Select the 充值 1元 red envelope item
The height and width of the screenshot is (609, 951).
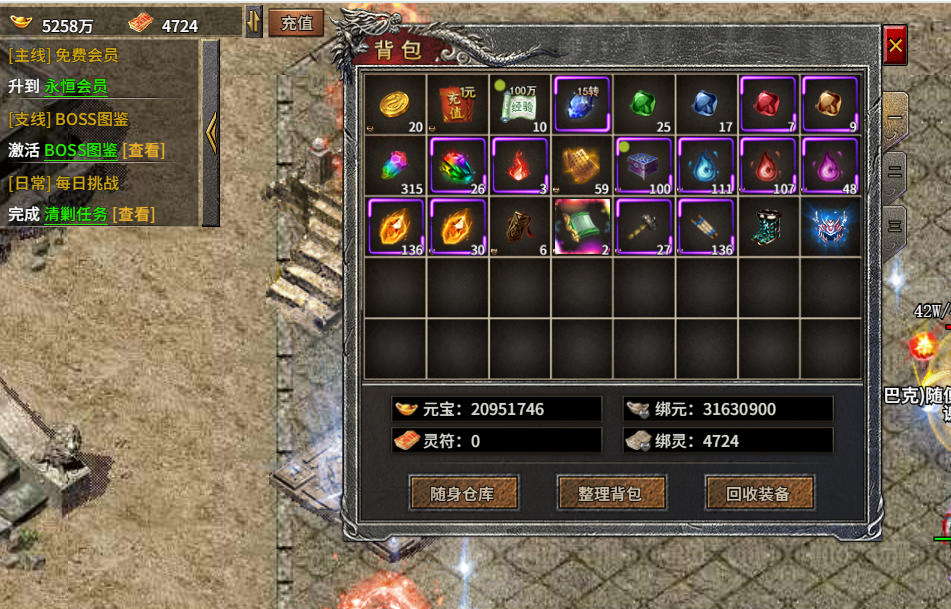pyautogui.click(x=457, y=104)
